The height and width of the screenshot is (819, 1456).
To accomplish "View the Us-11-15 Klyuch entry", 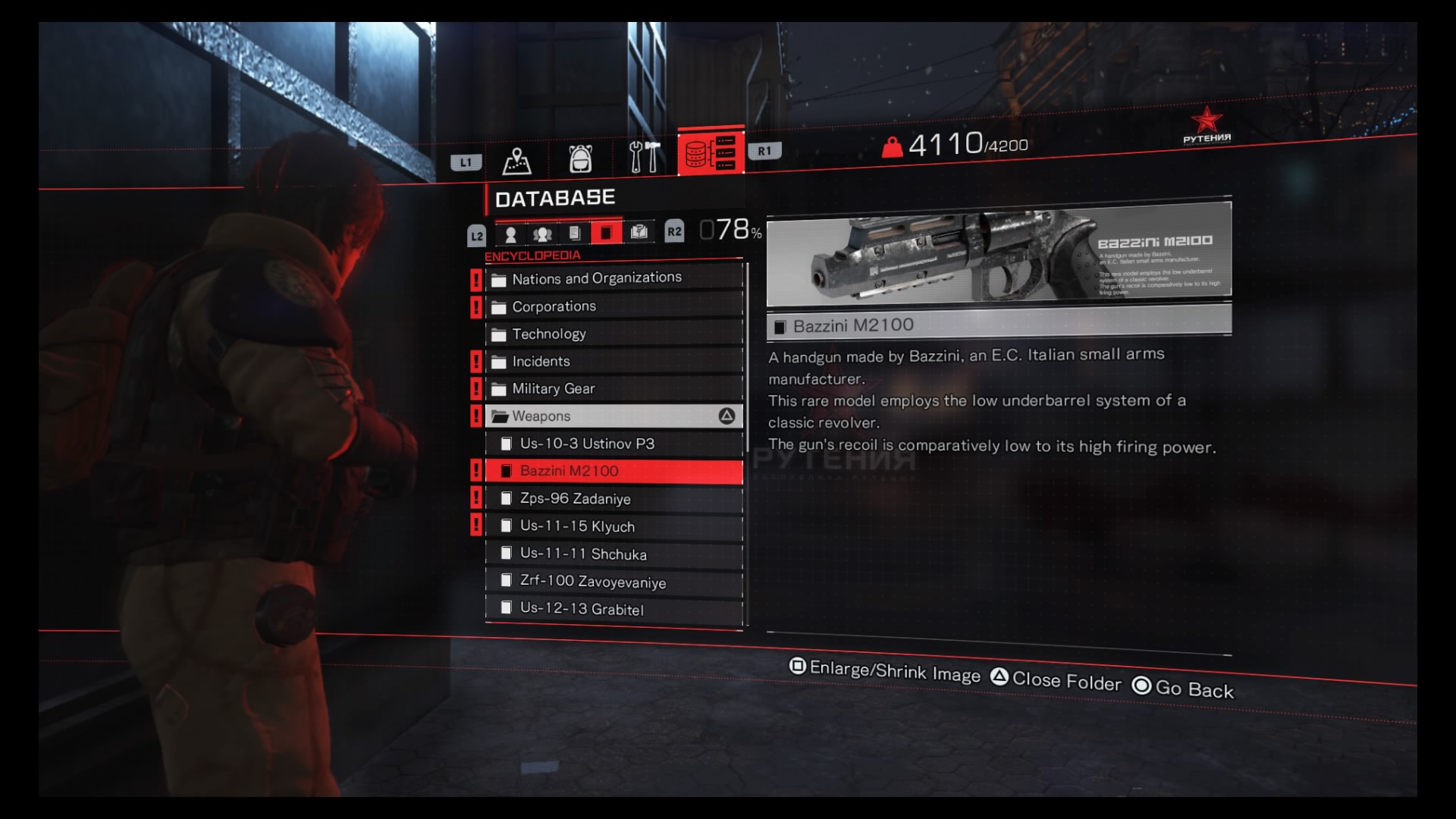I will 577,526.
